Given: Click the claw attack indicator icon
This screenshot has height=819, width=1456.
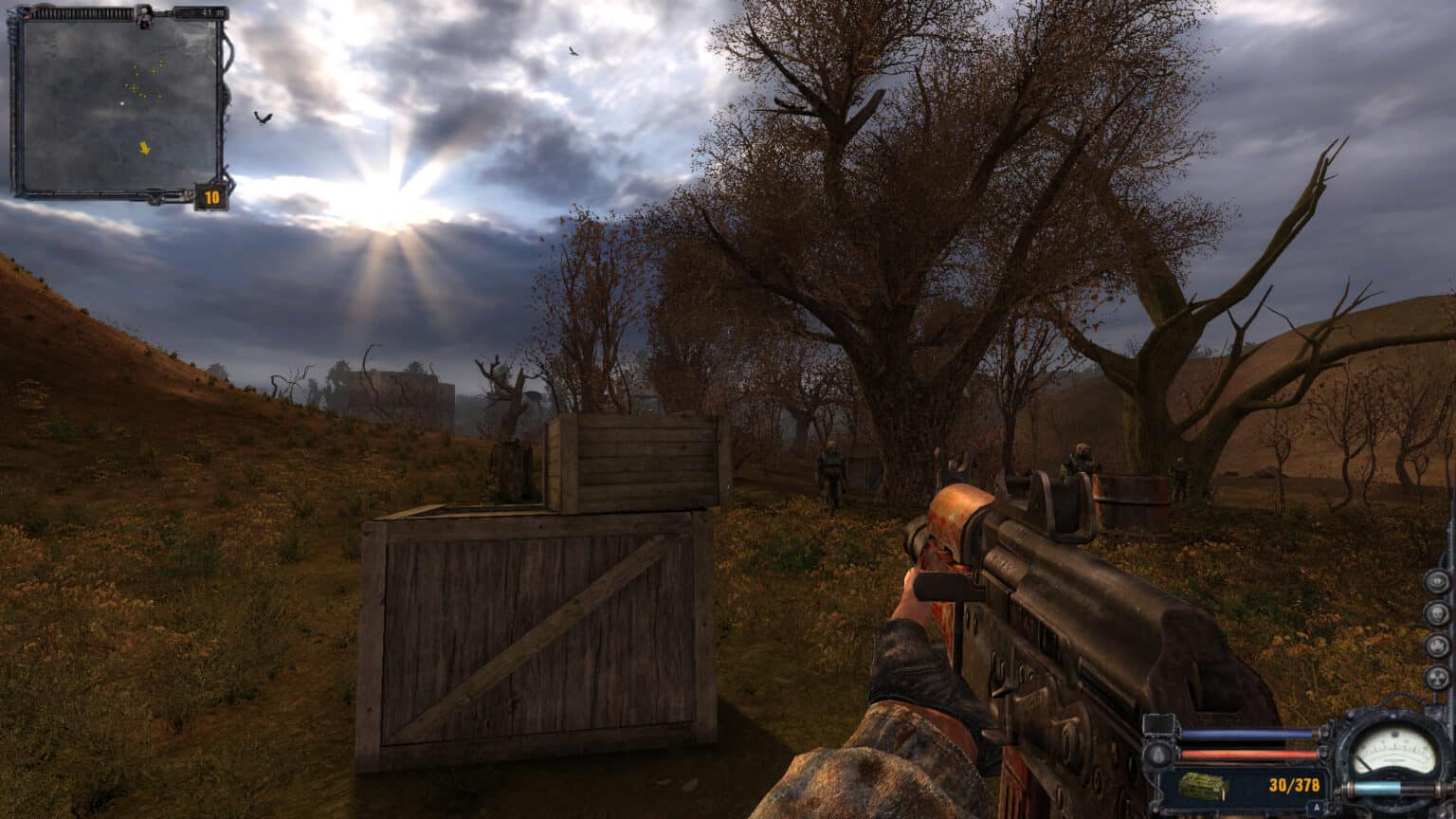Looking at the screenshot, I should (x=1437, y=646).
